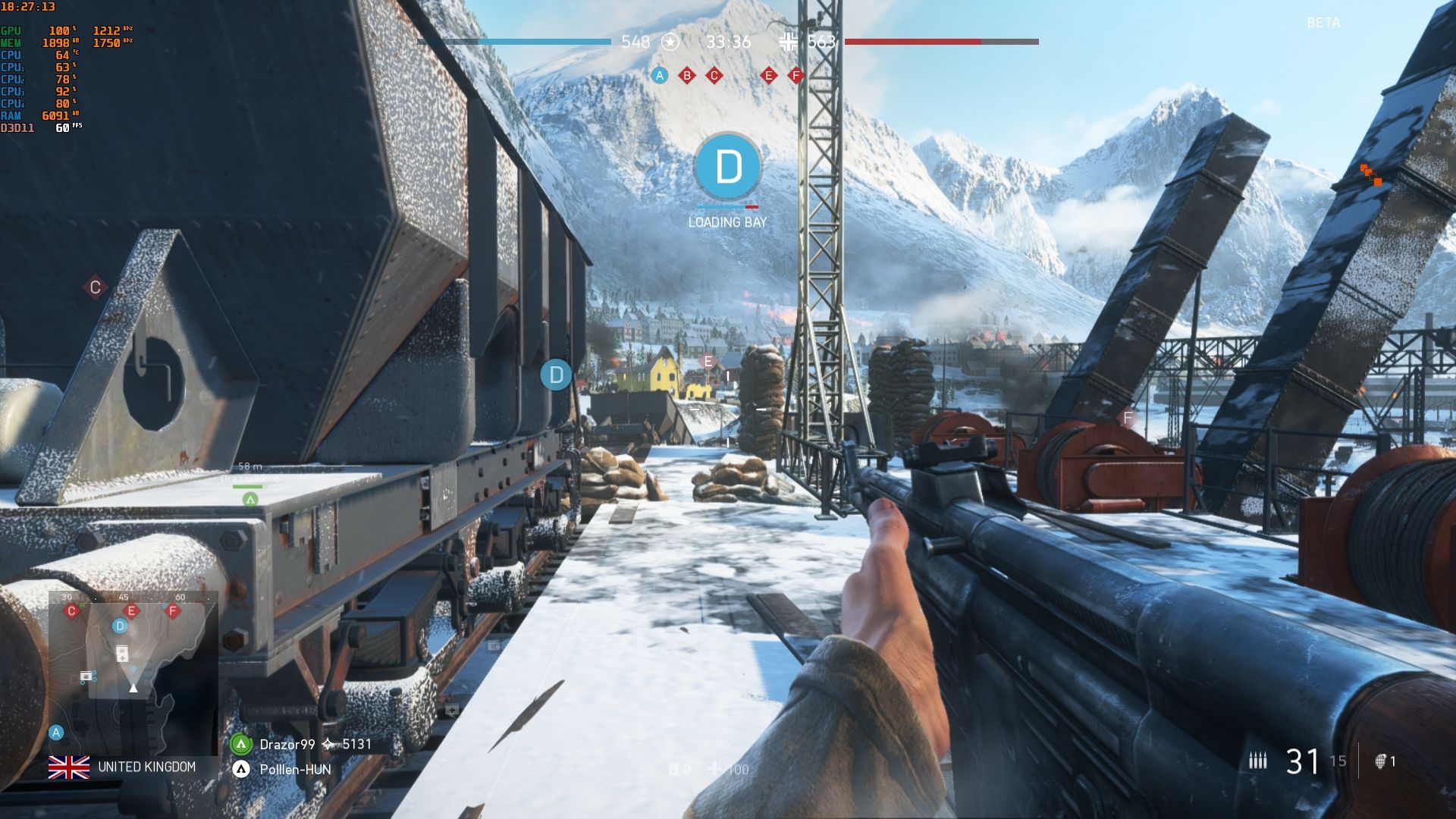Viewport: 1456px width, 819px height.
Task: Click the United Kingdom faction flag
Action: point(69,767)
